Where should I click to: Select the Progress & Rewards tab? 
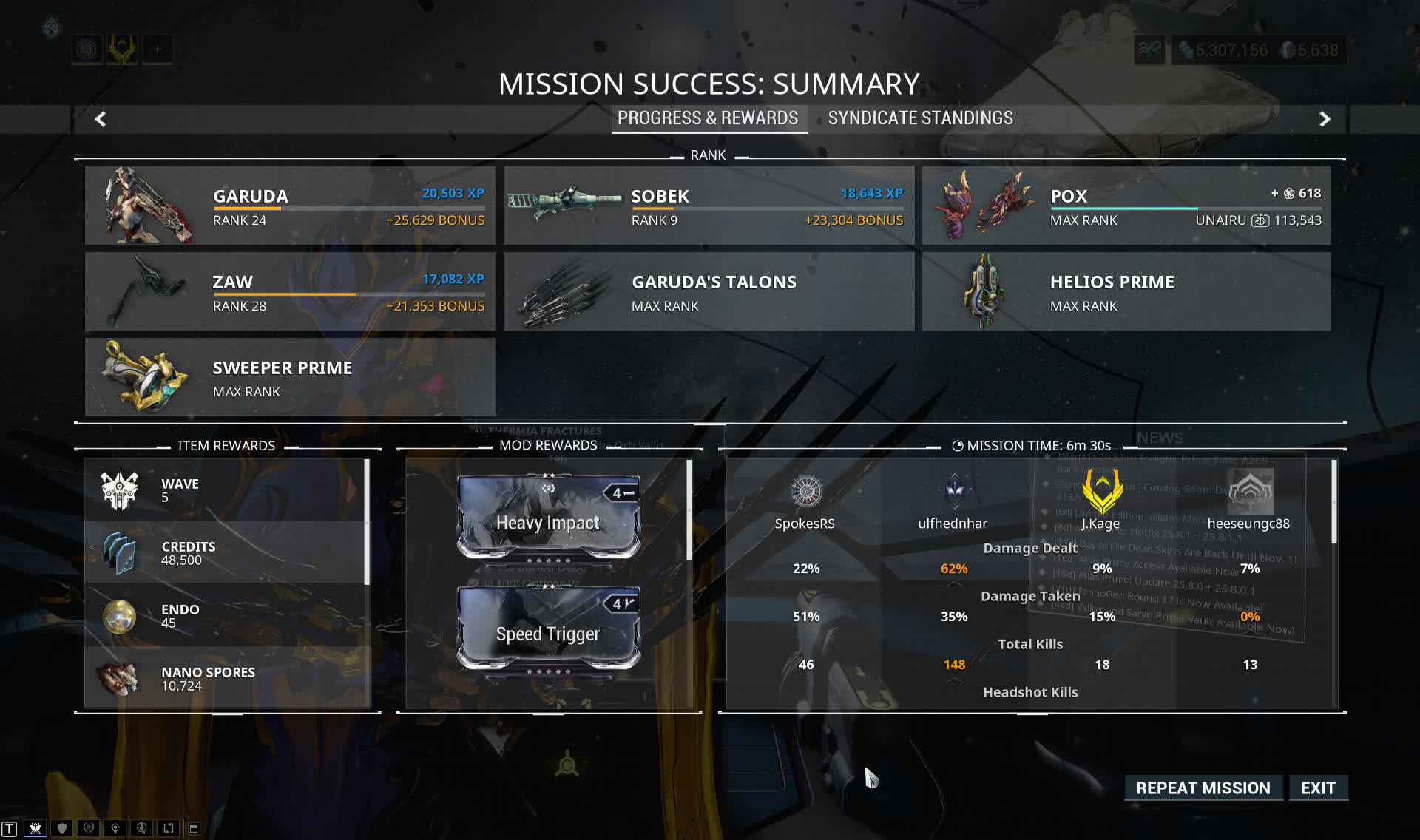[x=708, y=118]
